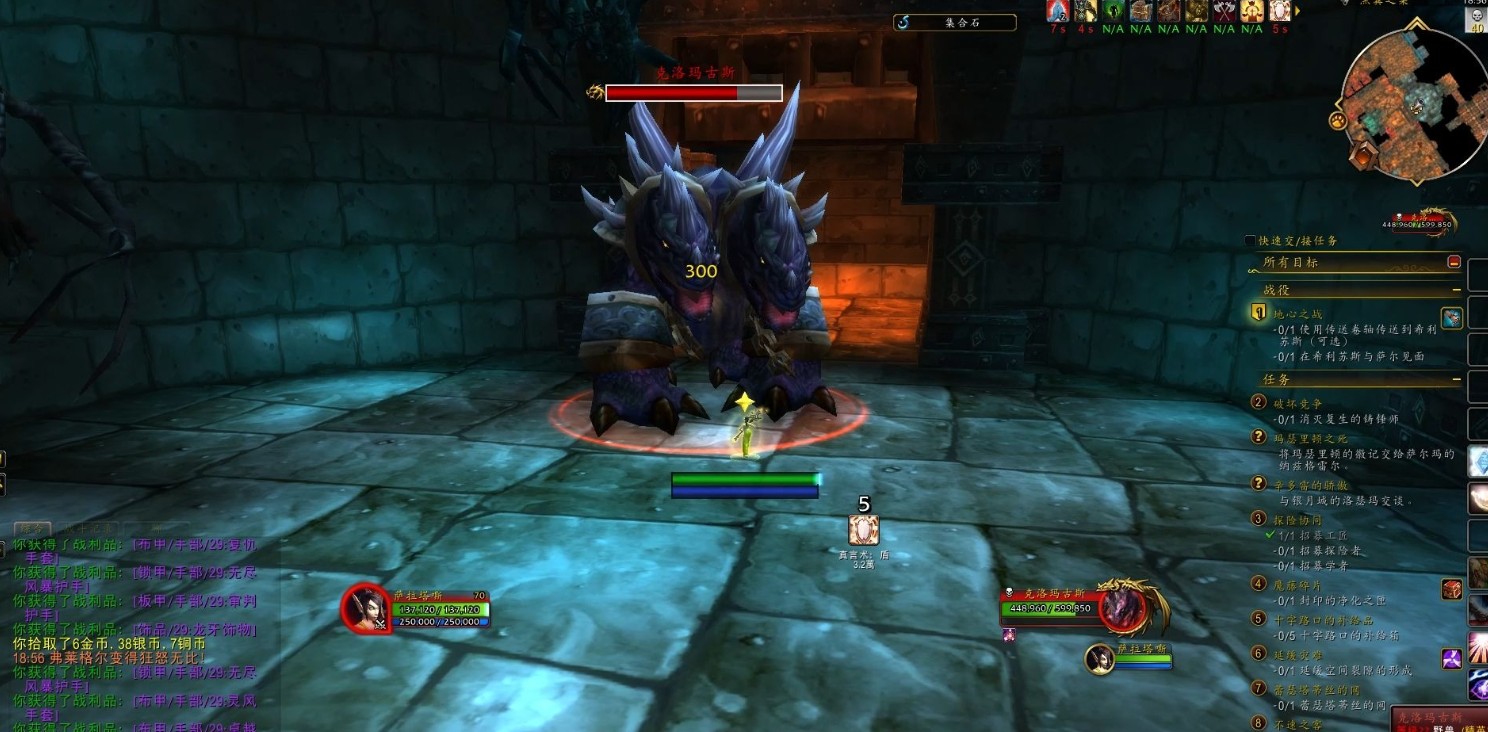Use the 地心之战 quest scroll item

[x=1452, y=318]
